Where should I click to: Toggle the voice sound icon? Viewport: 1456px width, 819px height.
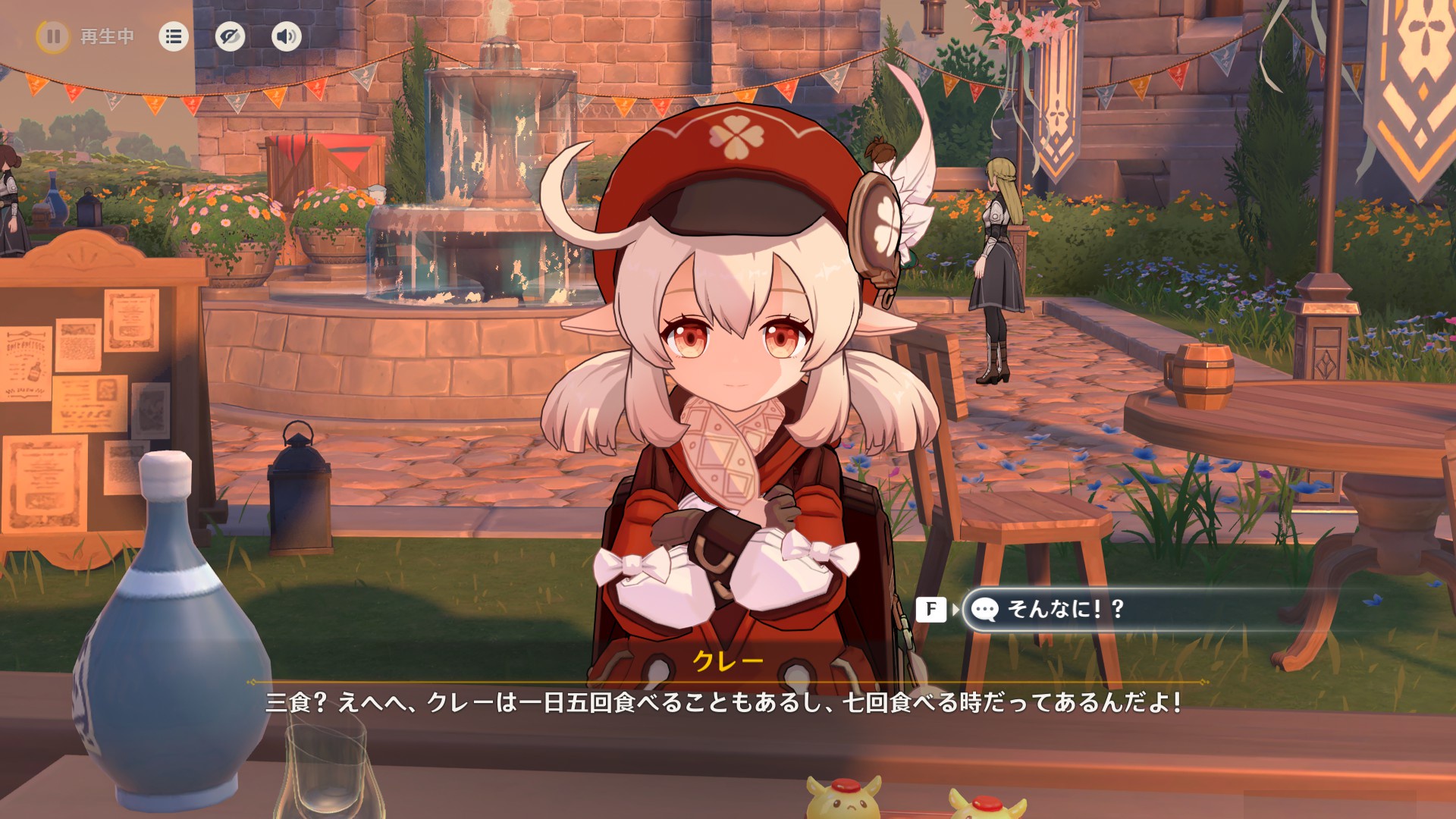(286, 36)
